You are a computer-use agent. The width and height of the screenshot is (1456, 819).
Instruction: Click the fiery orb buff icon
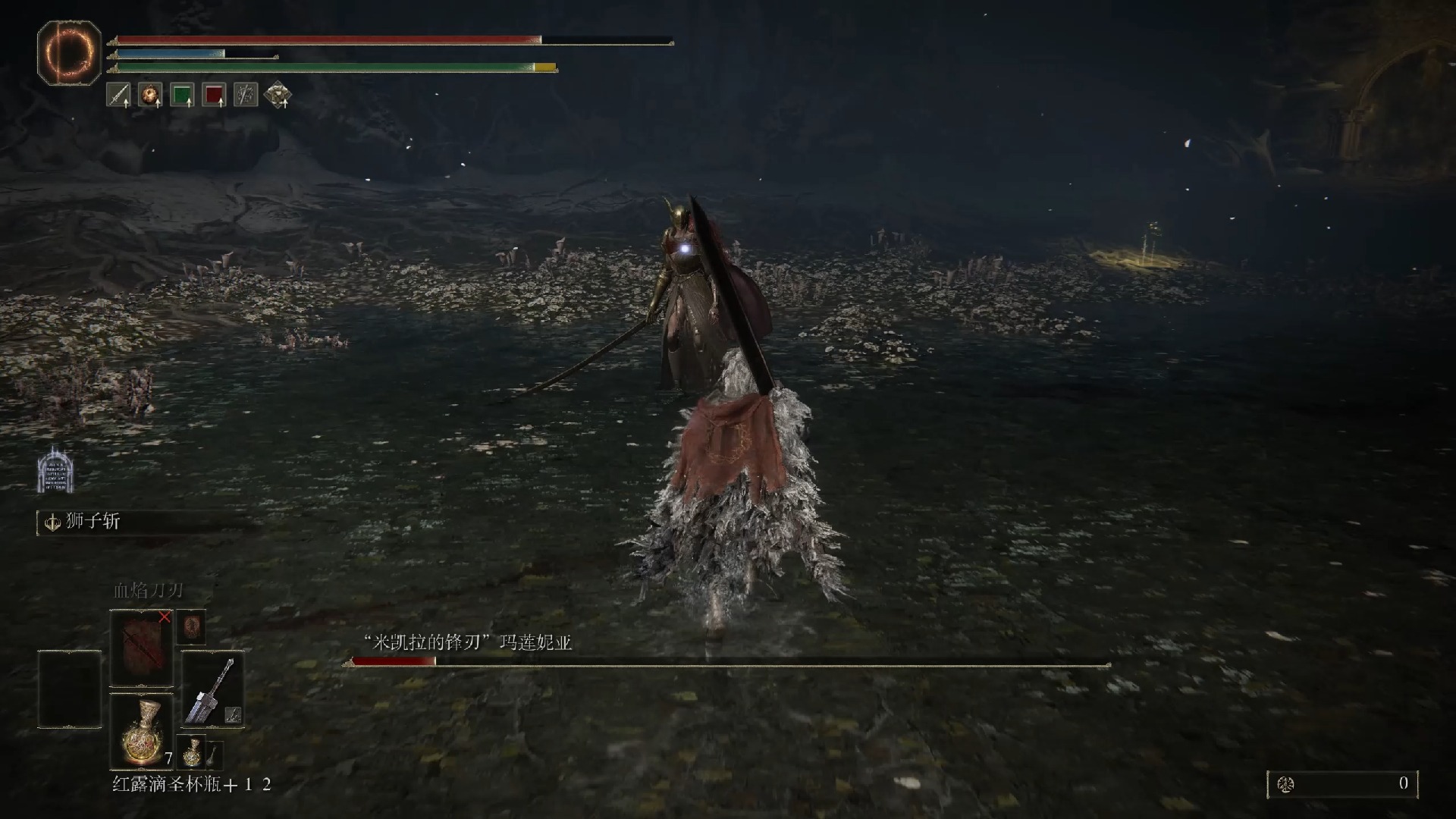pos(150,95)
